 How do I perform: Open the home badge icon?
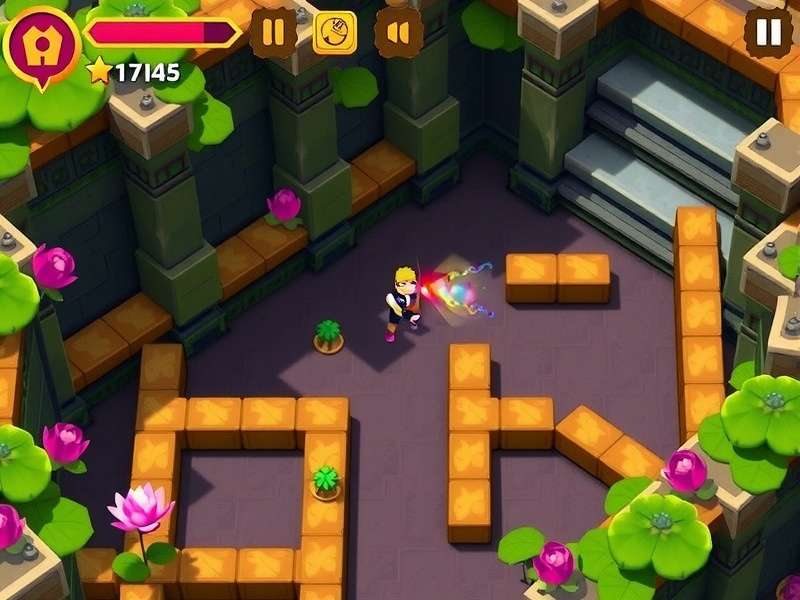click(41, 42)
